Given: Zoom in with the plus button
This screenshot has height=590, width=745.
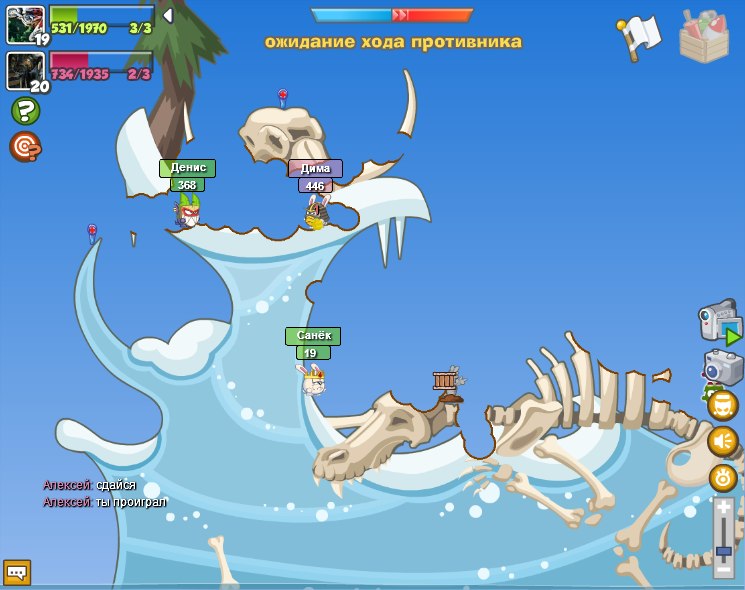Looking at the screenshot, I should coord(724,508).
